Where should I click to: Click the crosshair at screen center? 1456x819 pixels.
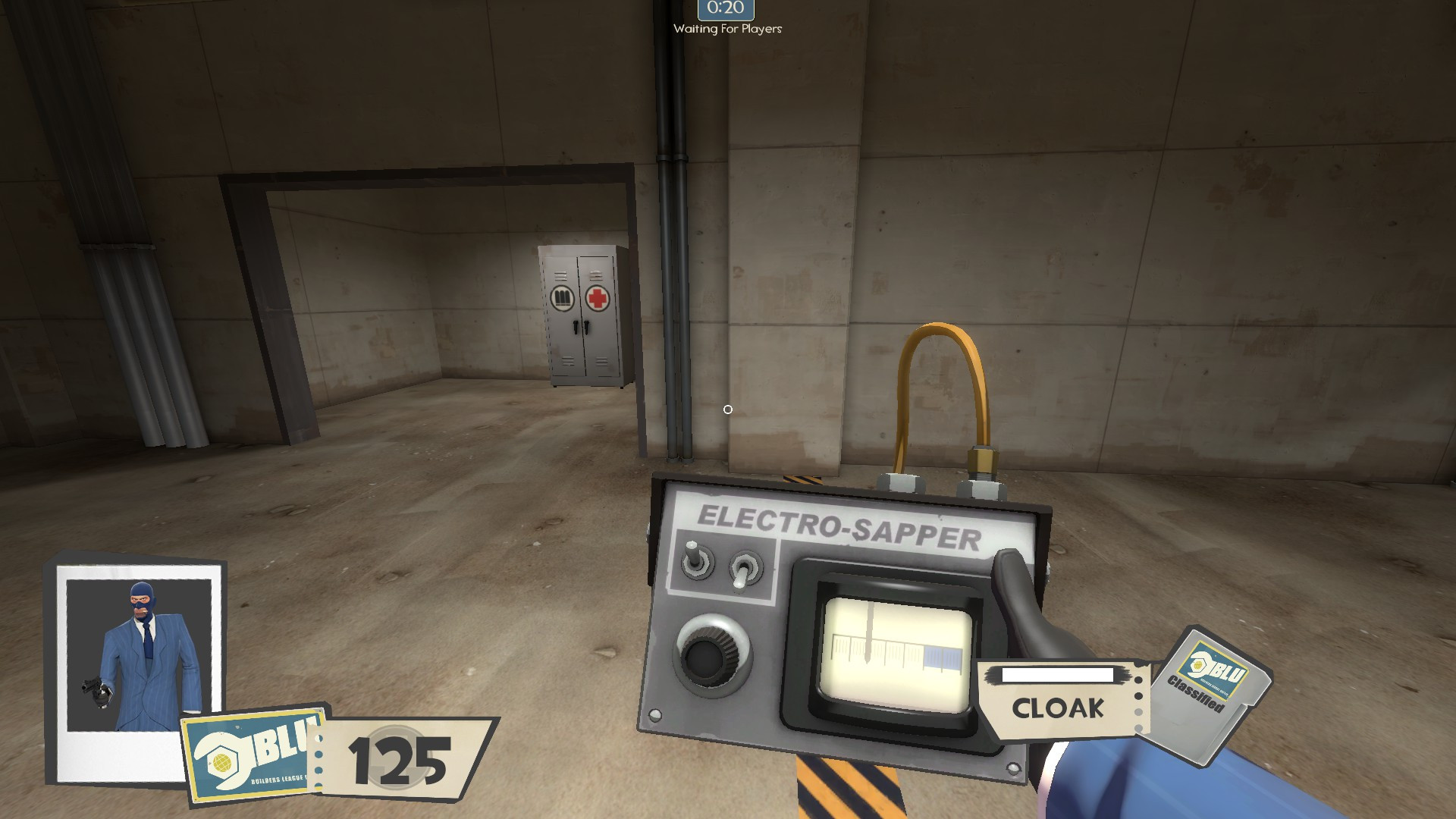[728, 409]
